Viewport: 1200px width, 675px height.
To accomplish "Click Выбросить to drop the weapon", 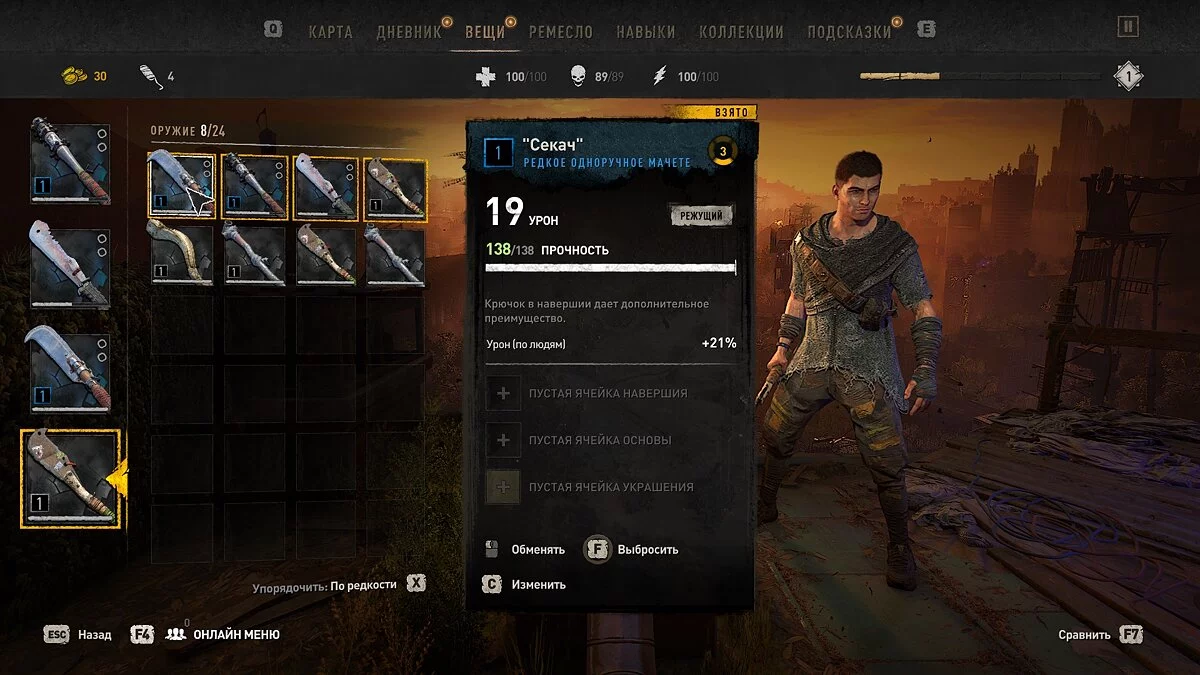I will coord(647,549).
